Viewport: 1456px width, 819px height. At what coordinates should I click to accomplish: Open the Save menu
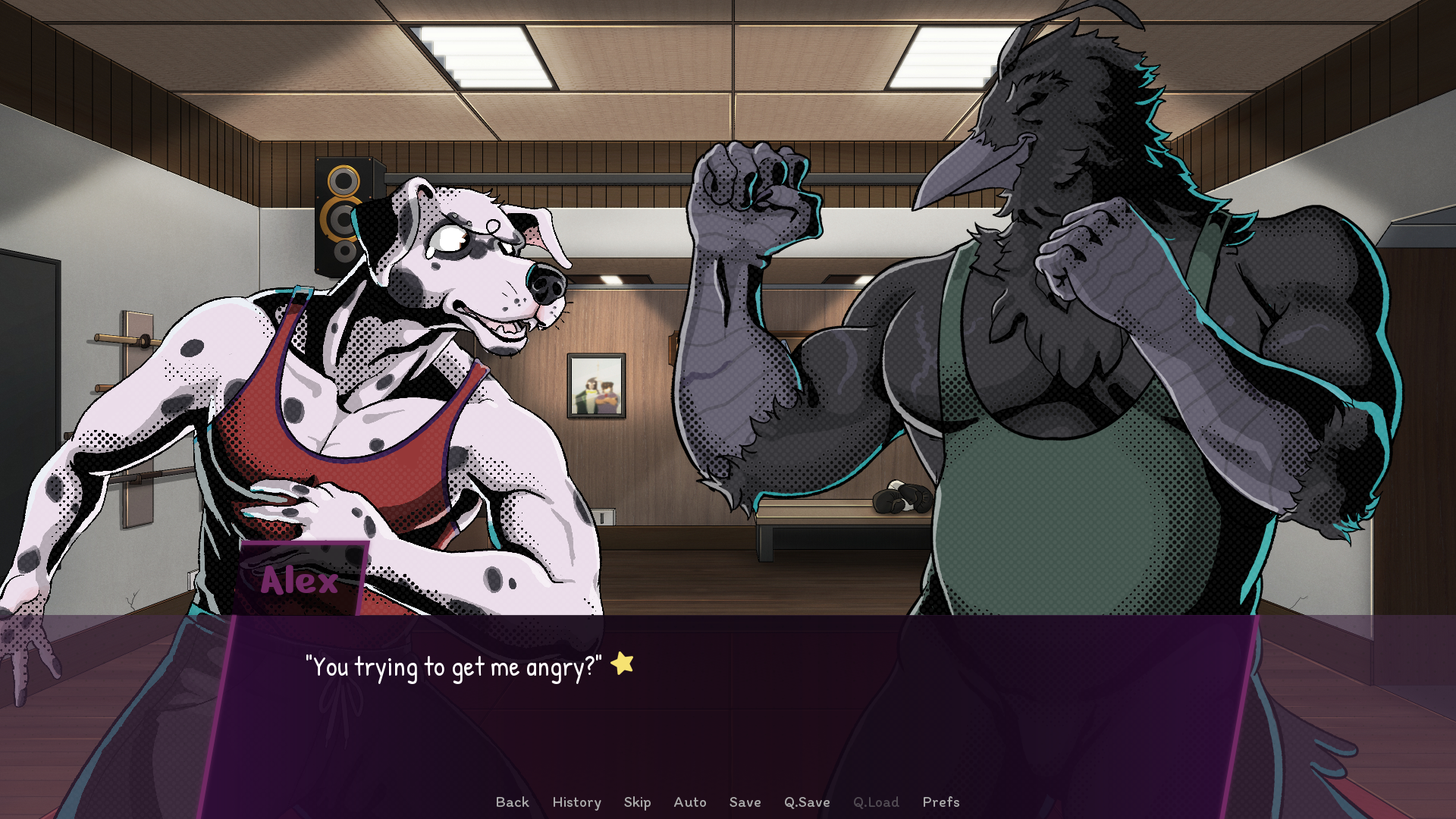click(x=745, y=802)
